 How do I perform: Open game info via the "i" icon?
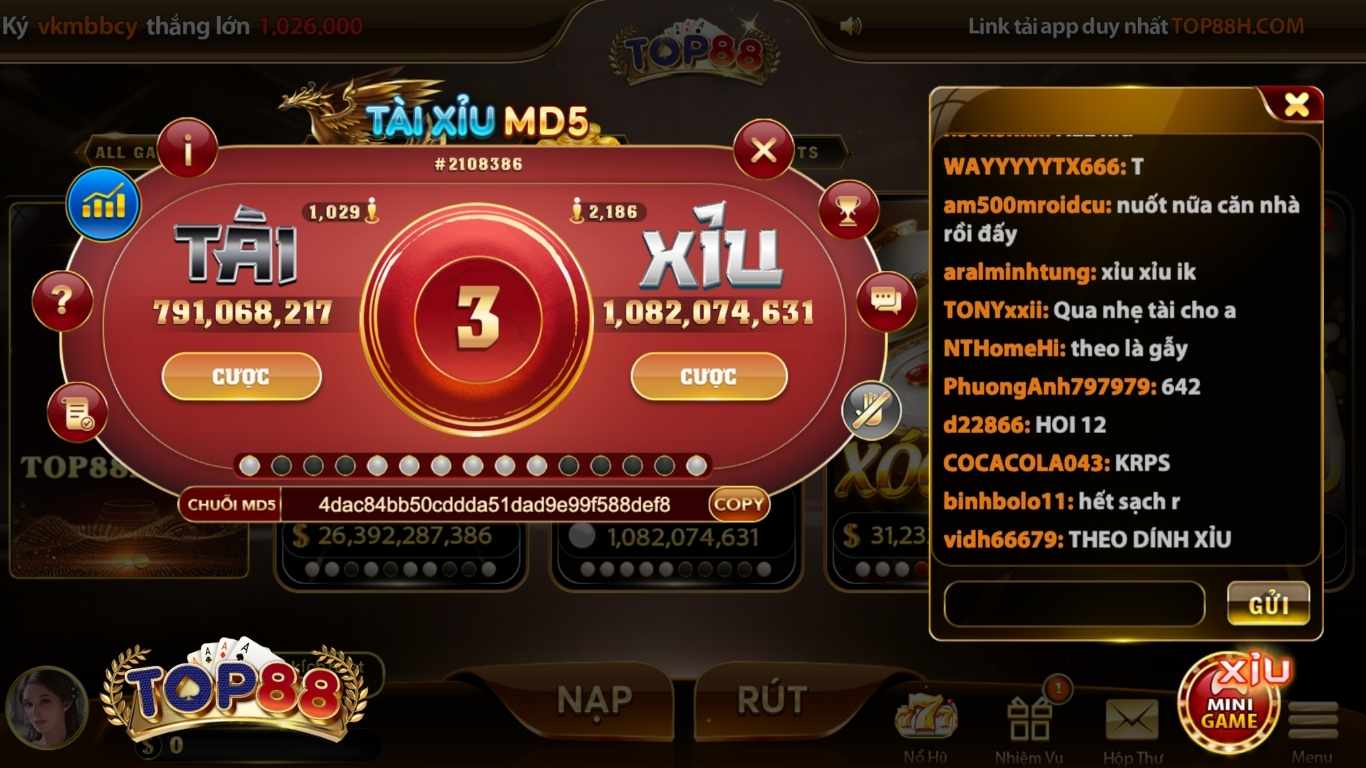(x=187, y=146)
